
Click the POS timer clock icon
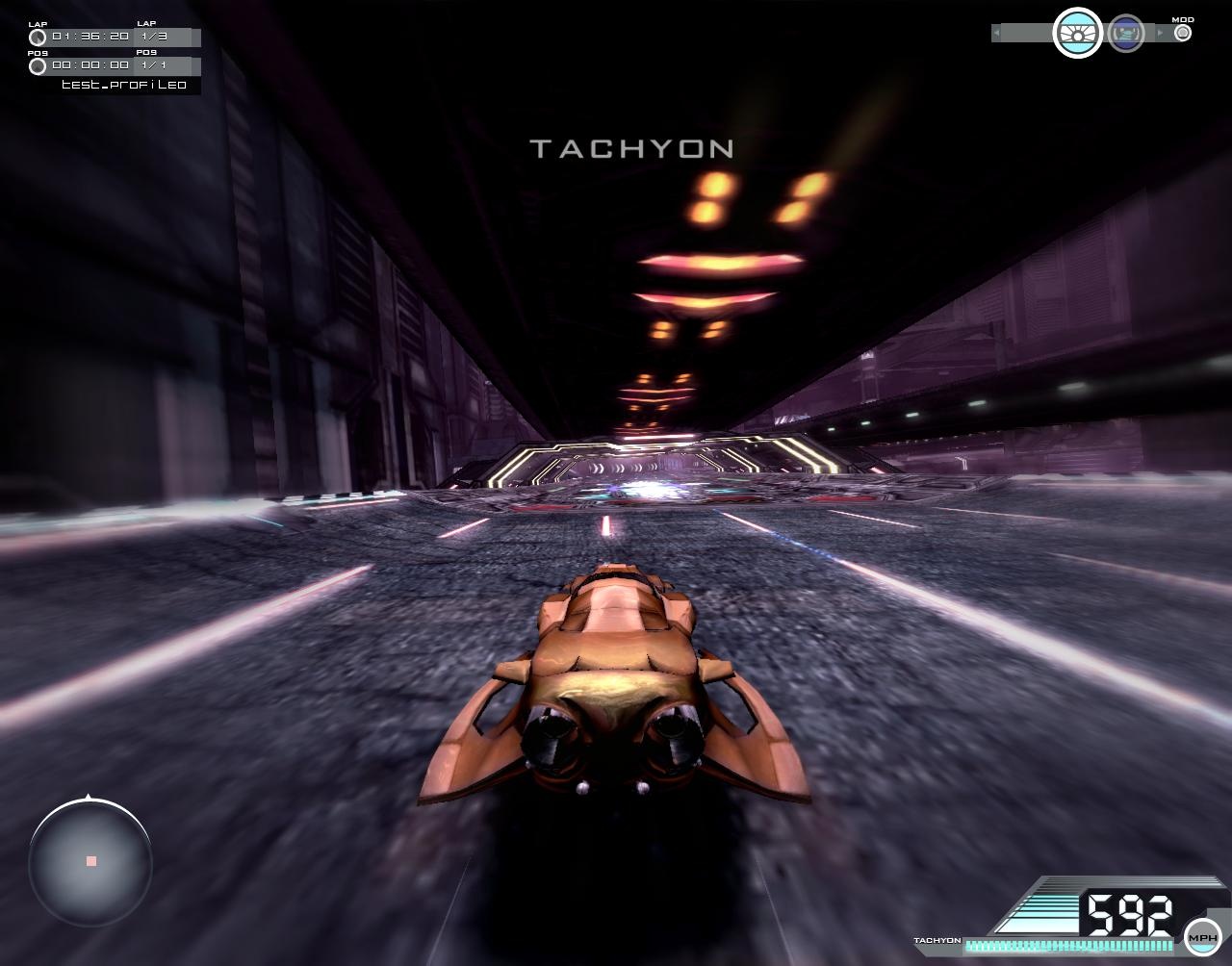click(x=38, y=66)
